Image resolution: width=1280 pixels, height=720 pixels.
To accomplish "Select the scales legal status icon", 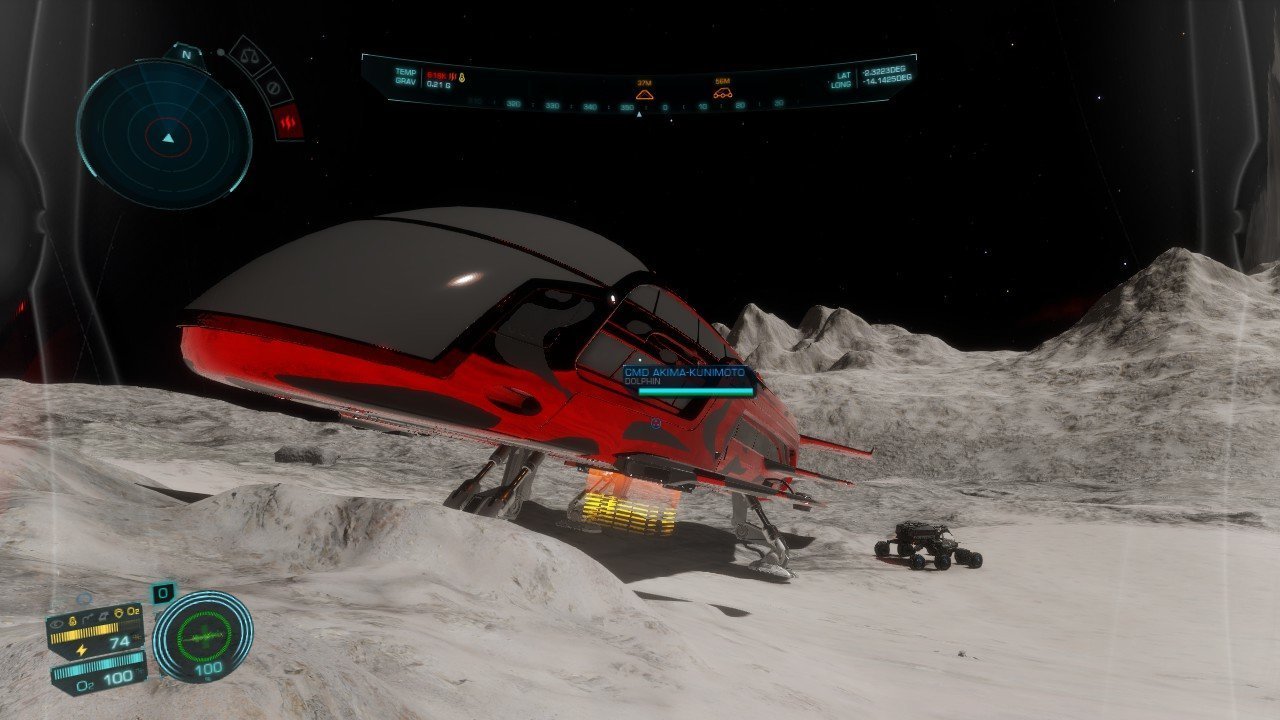I will pyautogui.click(x=246, y=54).
